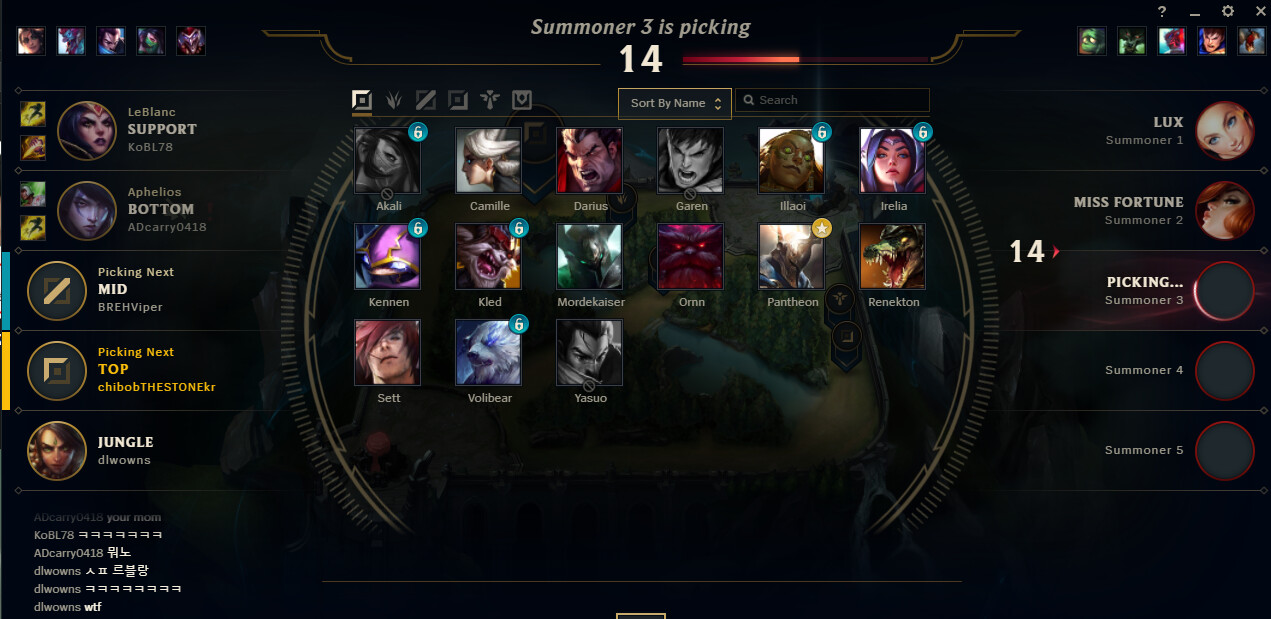The height and width of the screenshot is (619, 1271).
Task: Choose the Sett champion portrait
Action: 388,352
